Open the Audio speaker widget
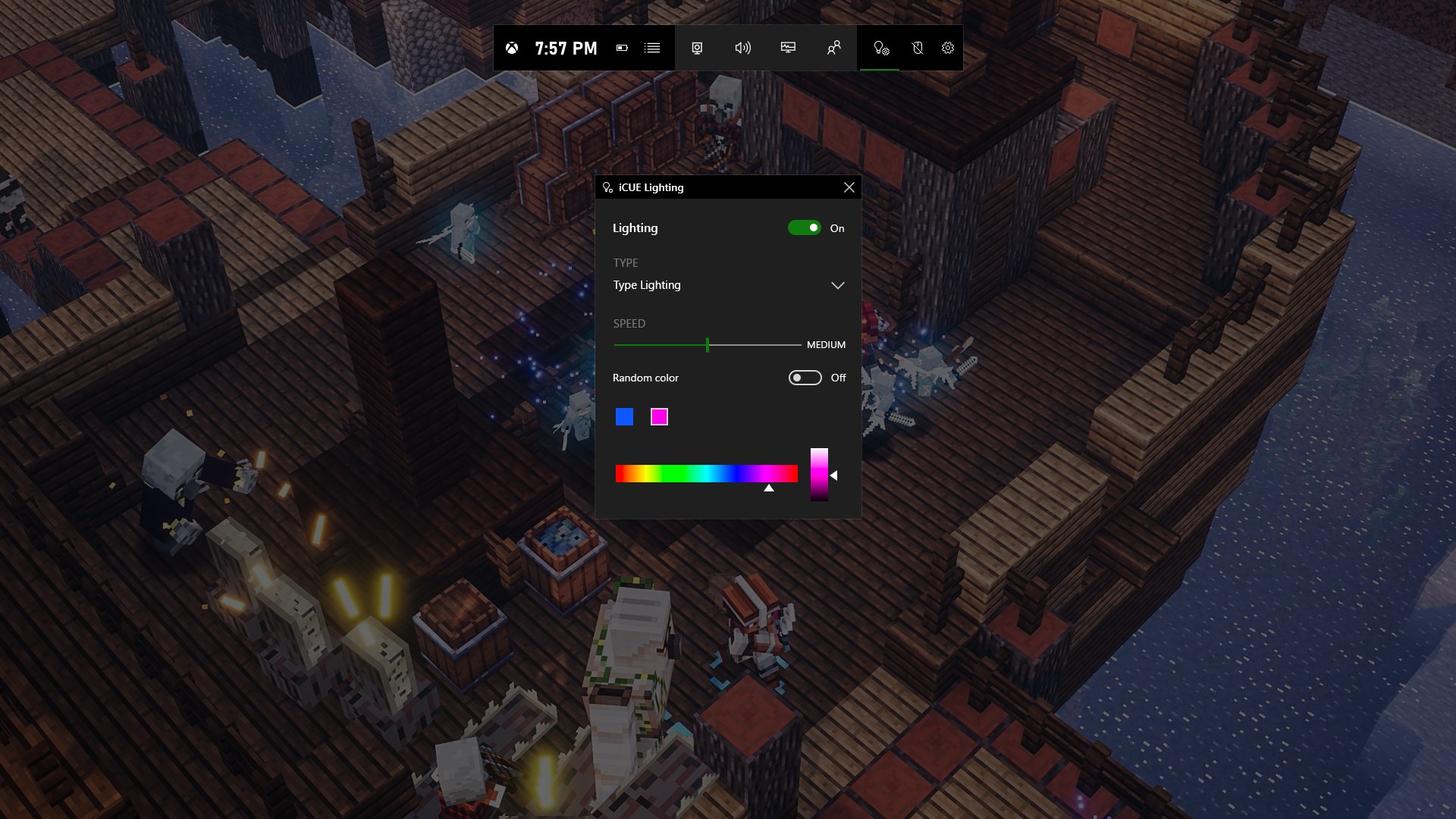The image size is (1456, 819). coord(742,48)
